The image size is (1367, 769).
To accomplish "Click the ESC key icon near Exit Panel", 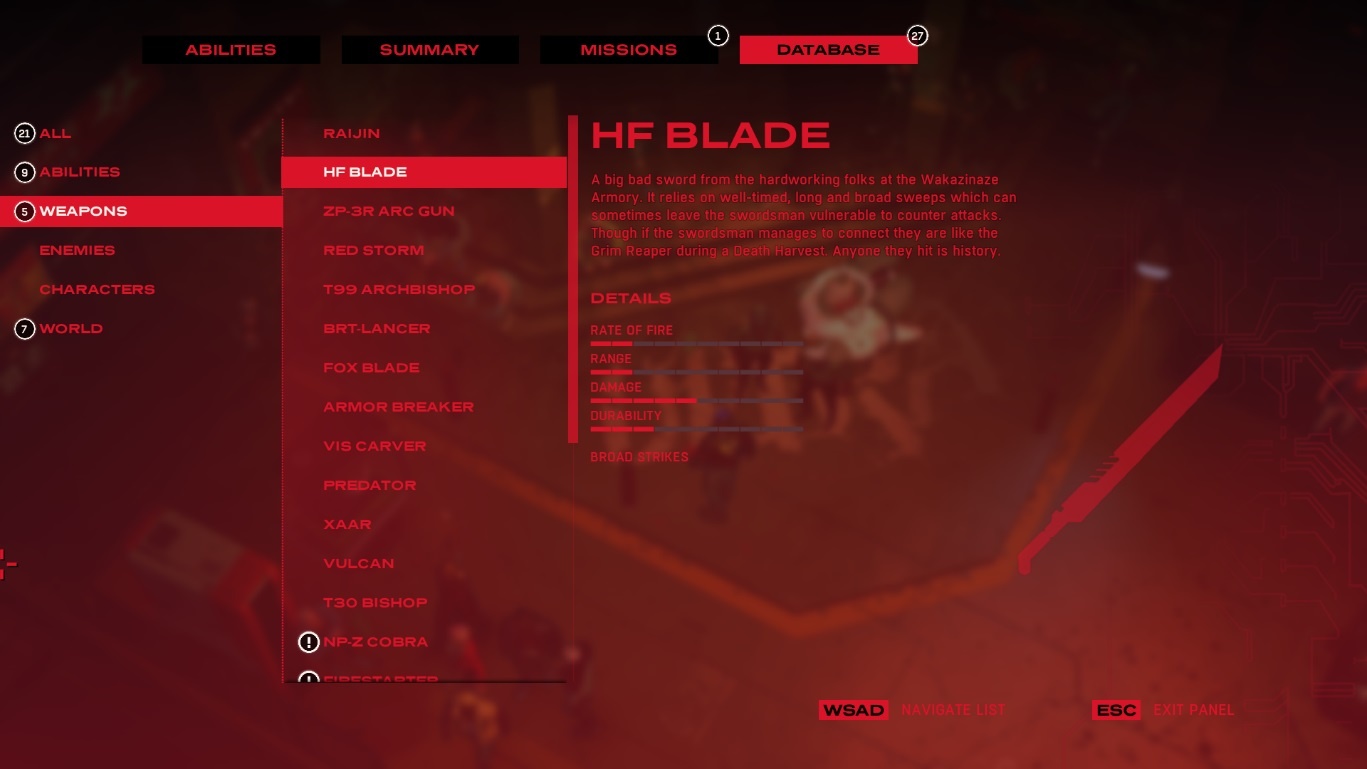I will pos(1116,709).
